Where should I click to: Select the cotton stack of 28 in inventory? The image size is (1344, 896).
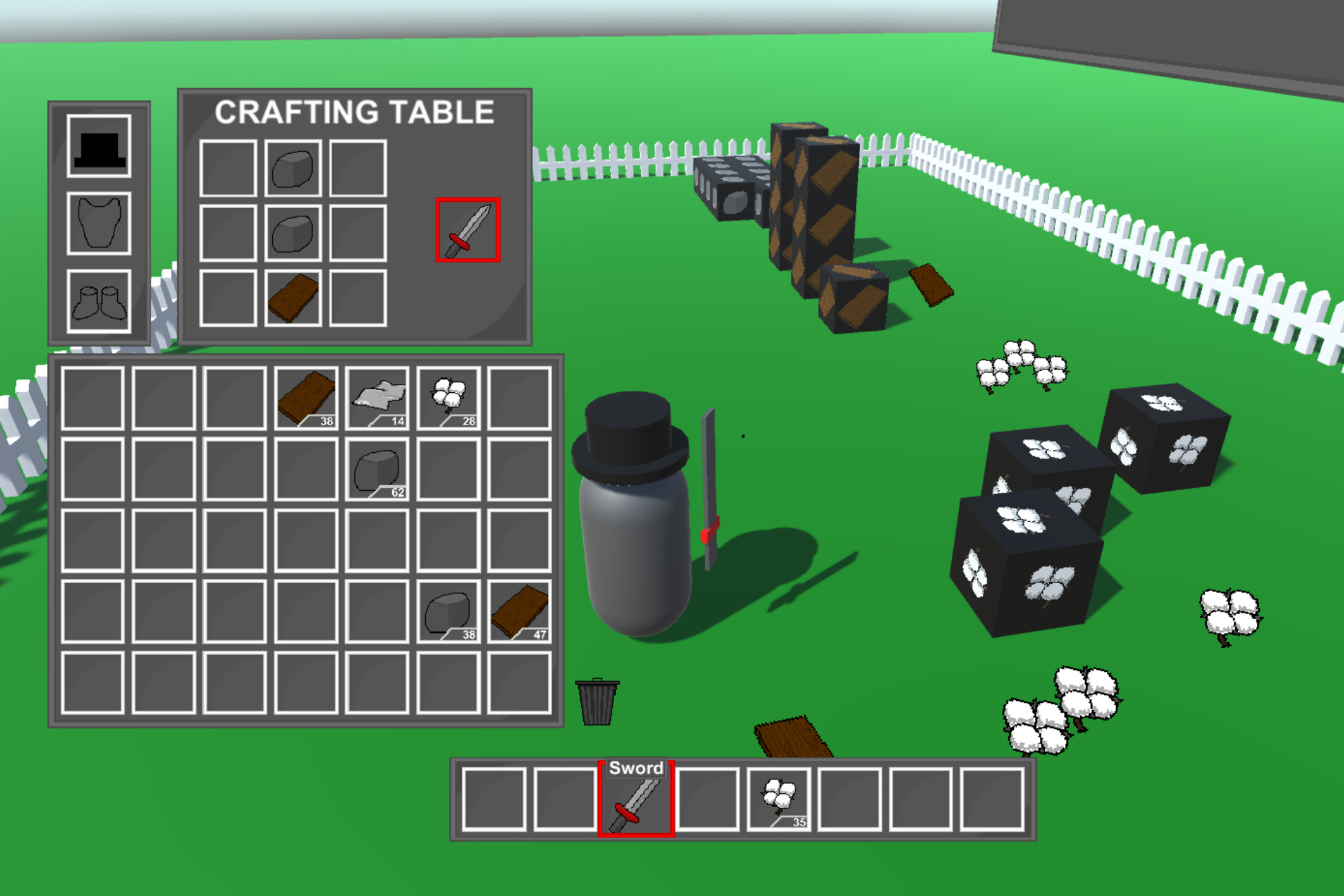point(449,398)
